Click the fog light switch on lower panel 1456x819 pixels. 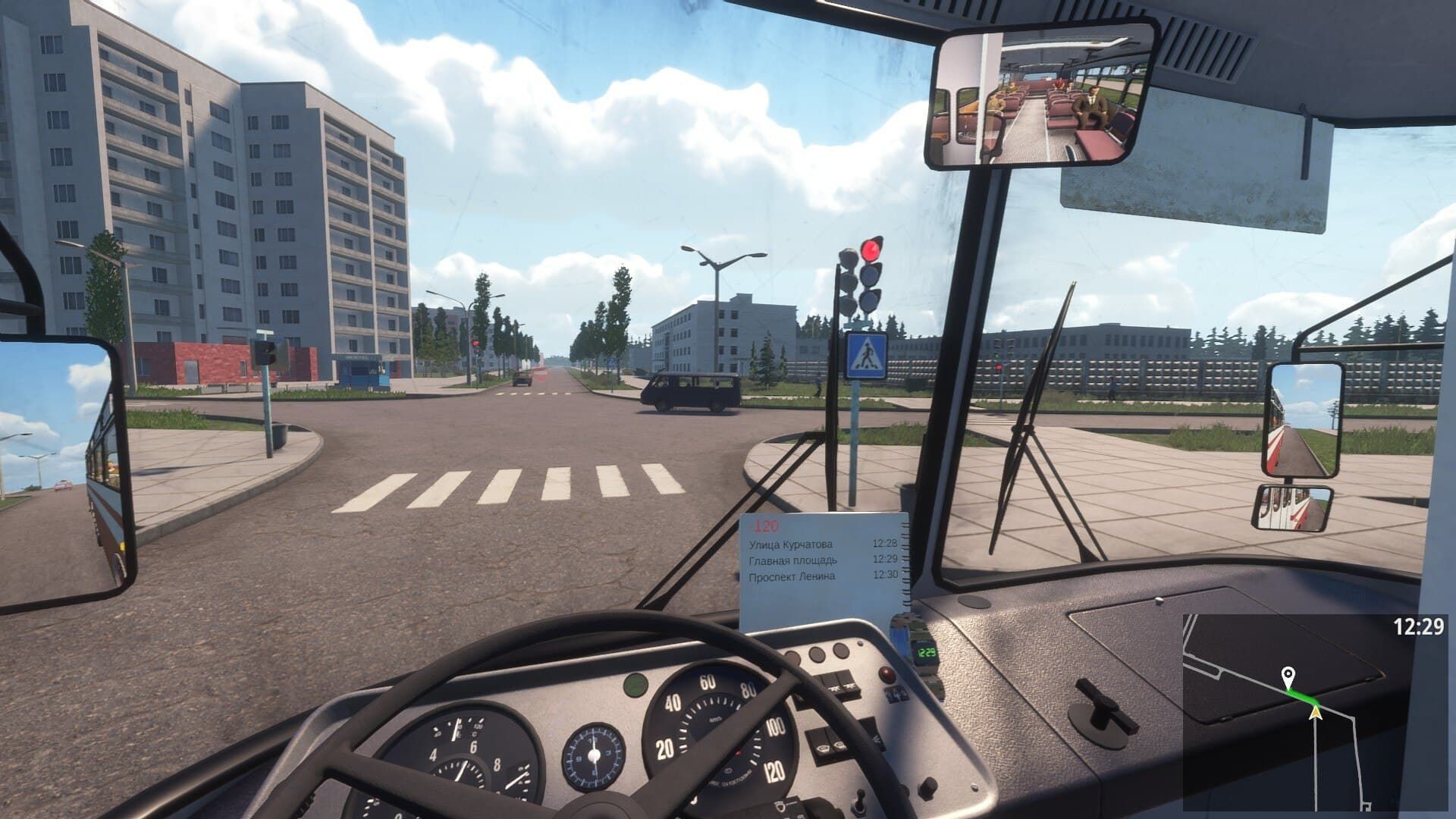click(822, 748)
